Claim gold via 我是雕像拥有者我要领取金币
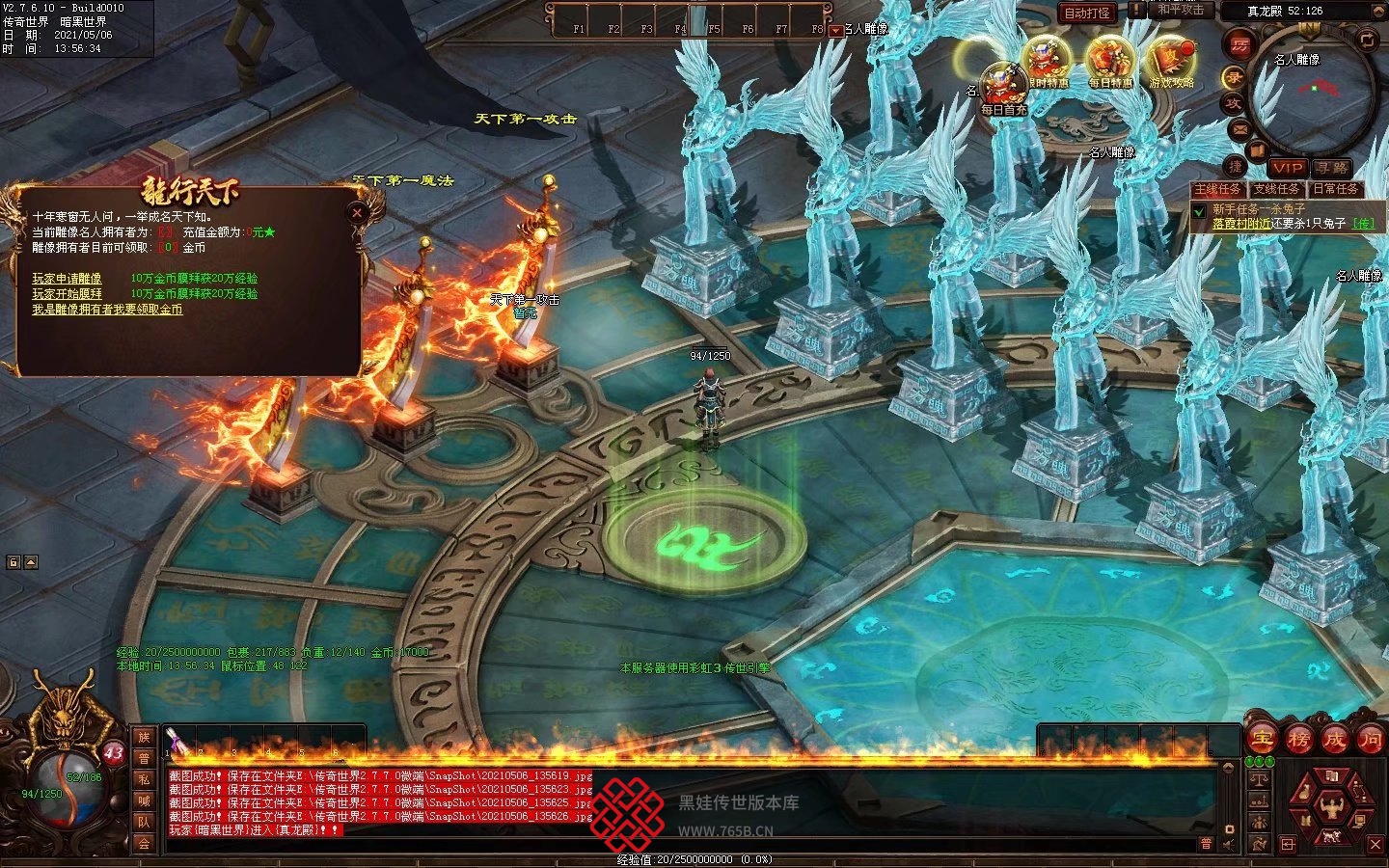Screen dimensions: 1389x868 coord(107,310)
